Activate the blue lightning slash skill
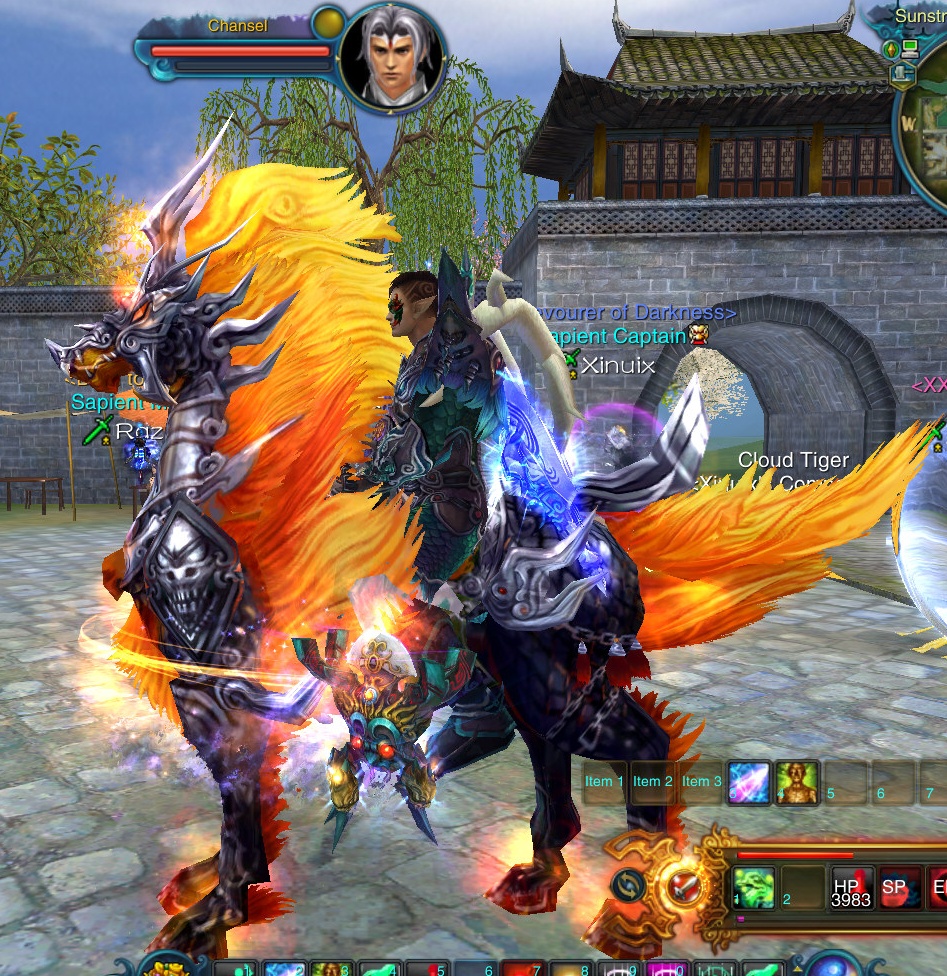Viewport: 947px width, 976px height. (748, 782)
